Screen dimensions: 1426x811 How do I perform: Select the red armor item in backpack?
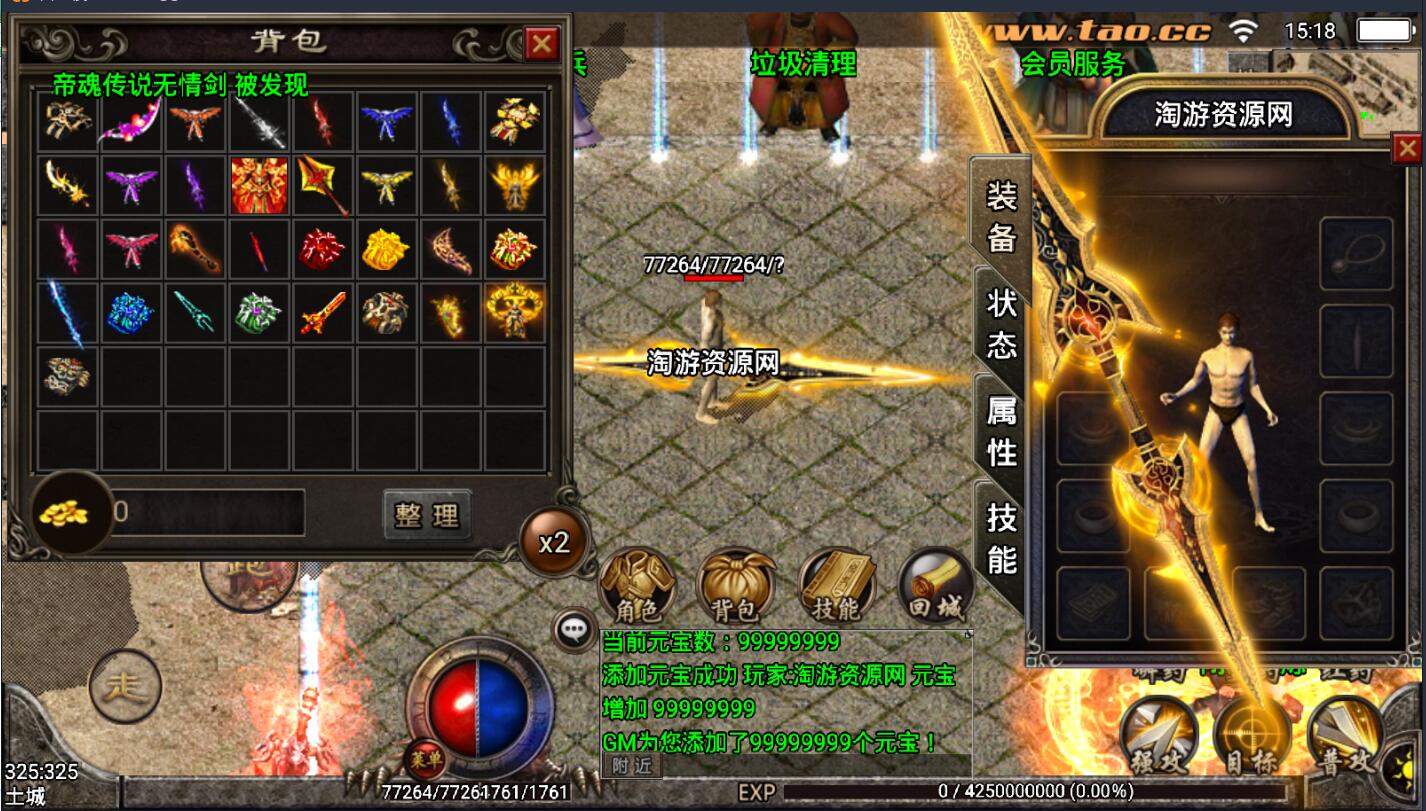[x=259, y=185]
